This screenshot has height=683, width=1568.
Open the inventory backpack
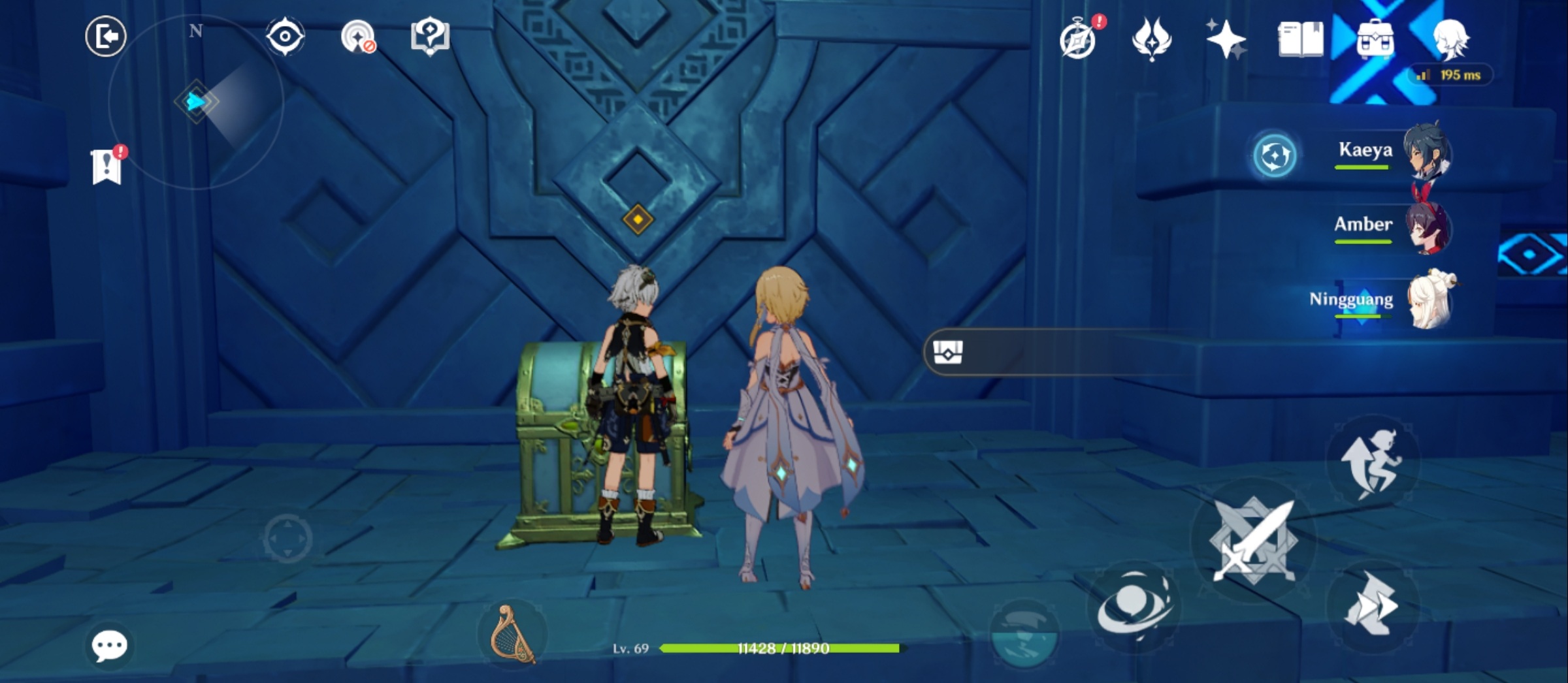[x=1377, y=39]
